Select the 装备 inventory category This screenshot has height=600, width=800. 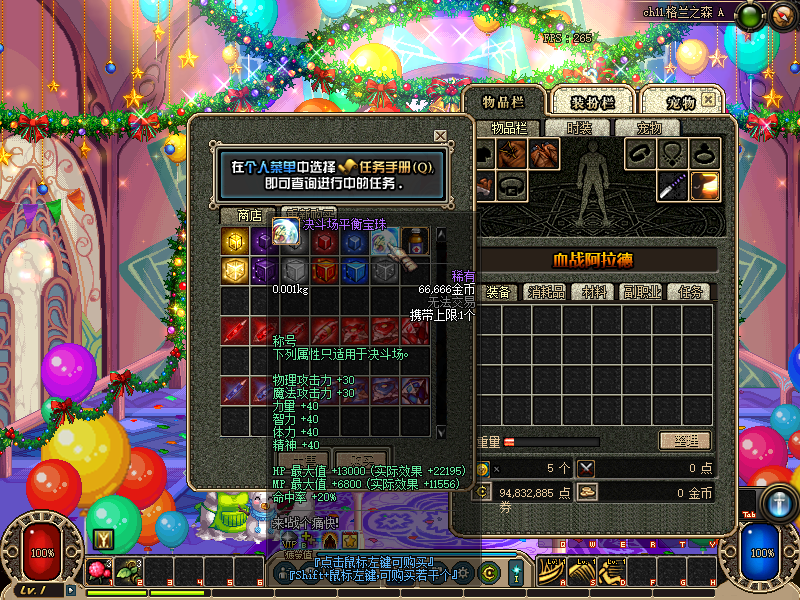pos(498,292)
